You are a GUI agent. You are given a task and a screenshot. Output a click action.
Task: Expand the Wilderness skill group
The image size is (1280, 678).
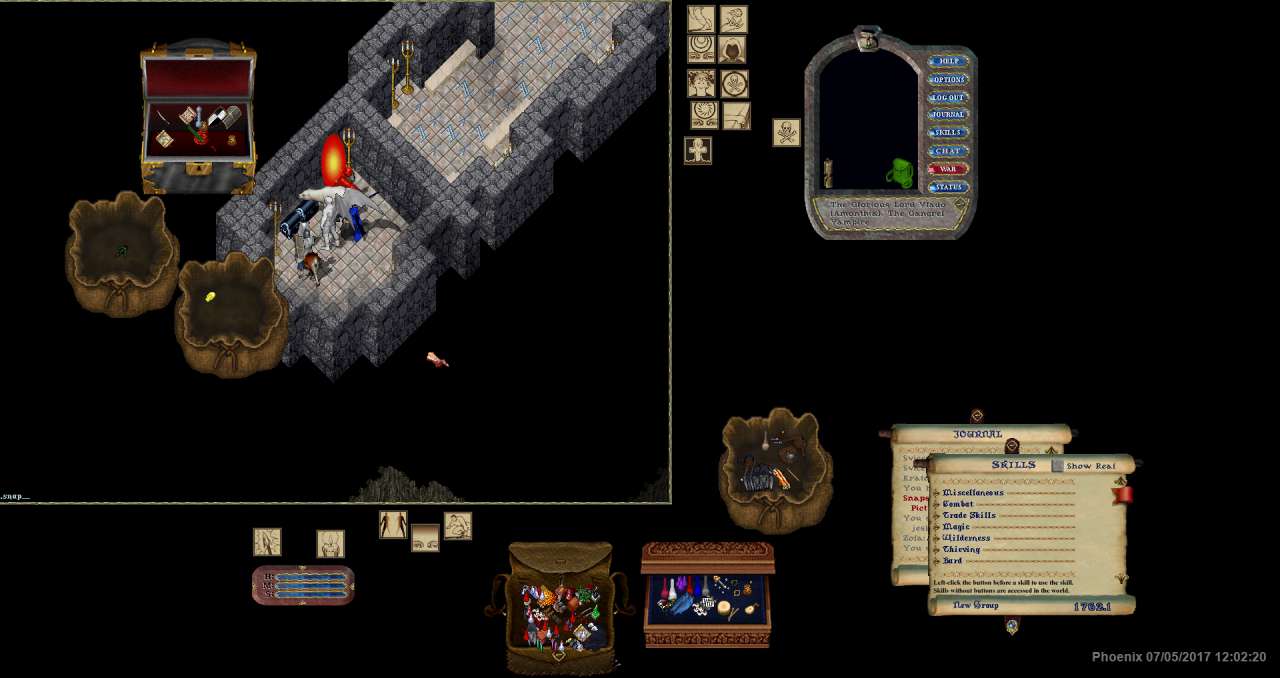click(x=937, y=538)
